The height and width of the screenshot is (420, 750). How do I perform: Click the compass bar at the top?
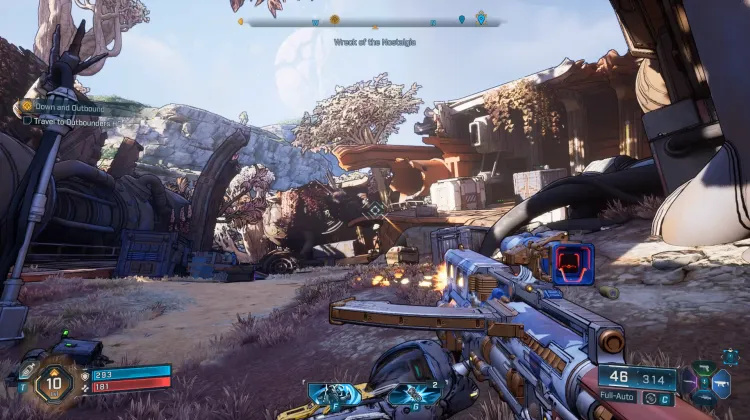pos(372,20)
